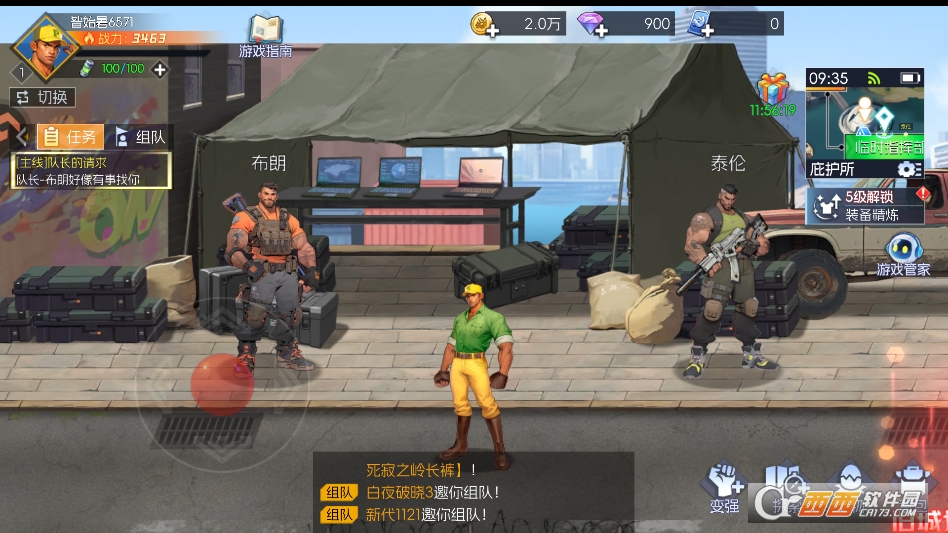Add gold coins via the plus icon
This screenshot has width=948, height=533.
[x=491, y=30]
